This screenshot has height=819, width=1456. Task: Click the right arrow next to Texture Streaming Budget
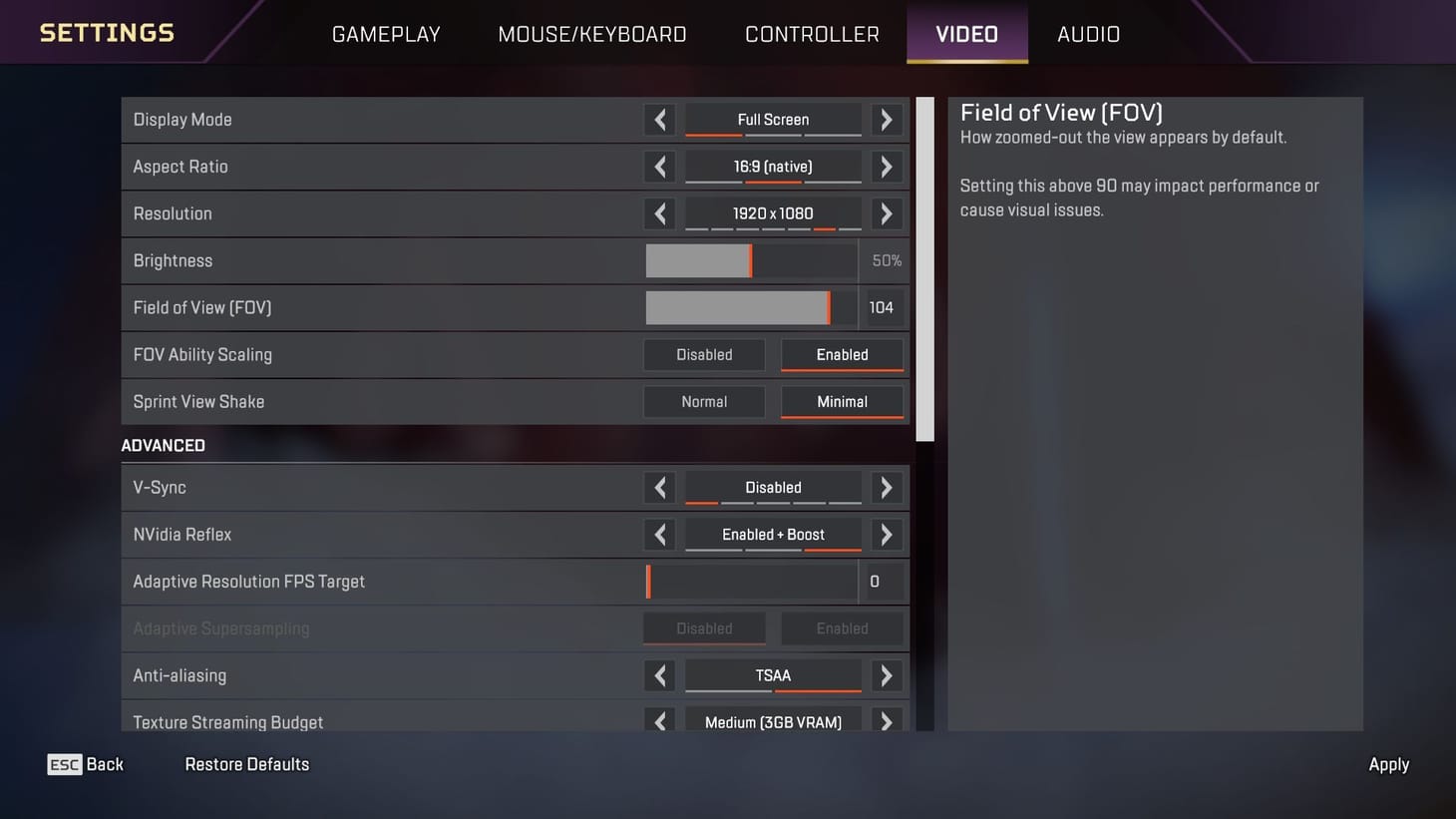886,720
